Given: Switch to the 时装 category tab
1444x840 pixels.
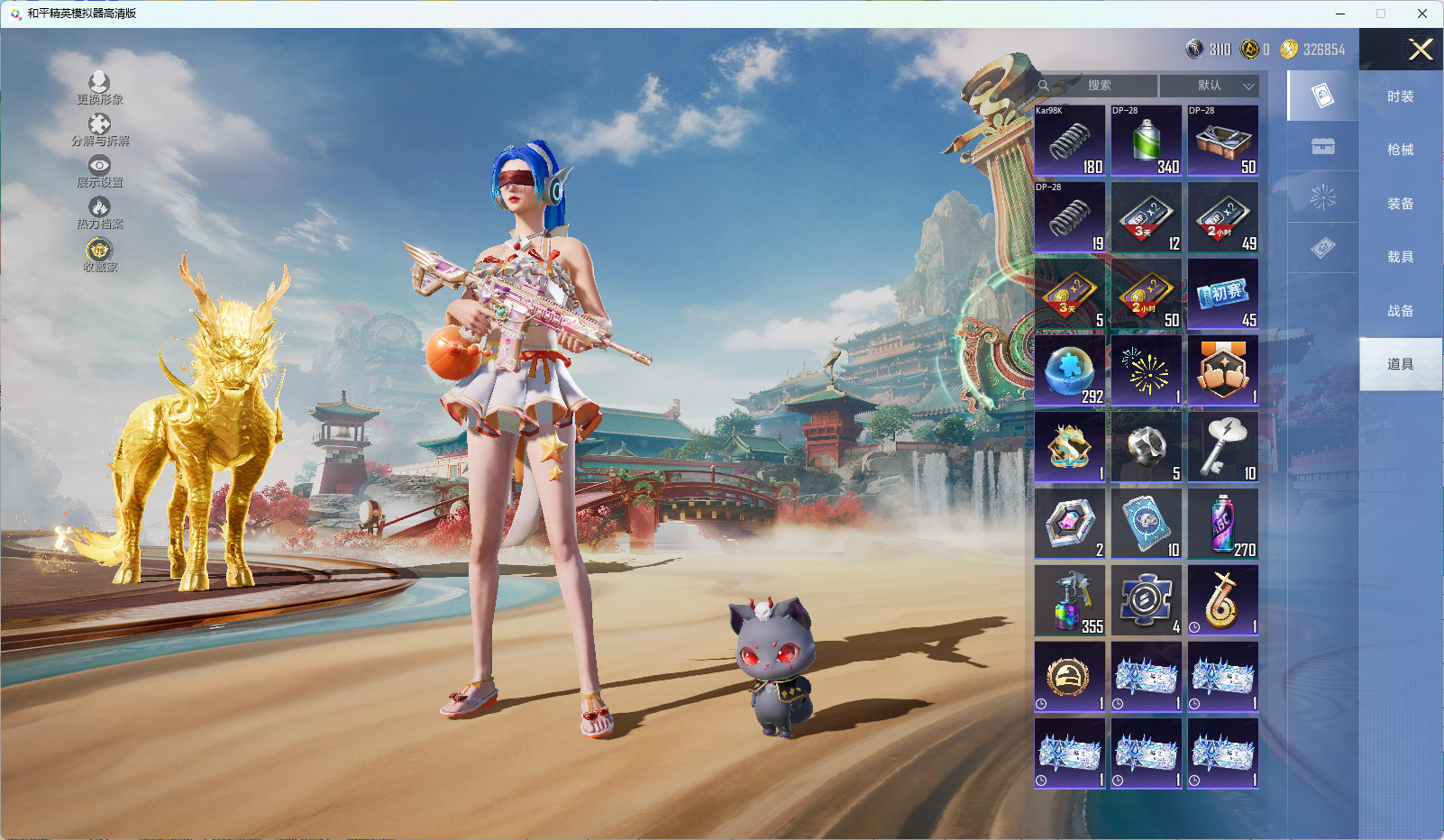Looking at the screenshot, I should coord(1400,96).
